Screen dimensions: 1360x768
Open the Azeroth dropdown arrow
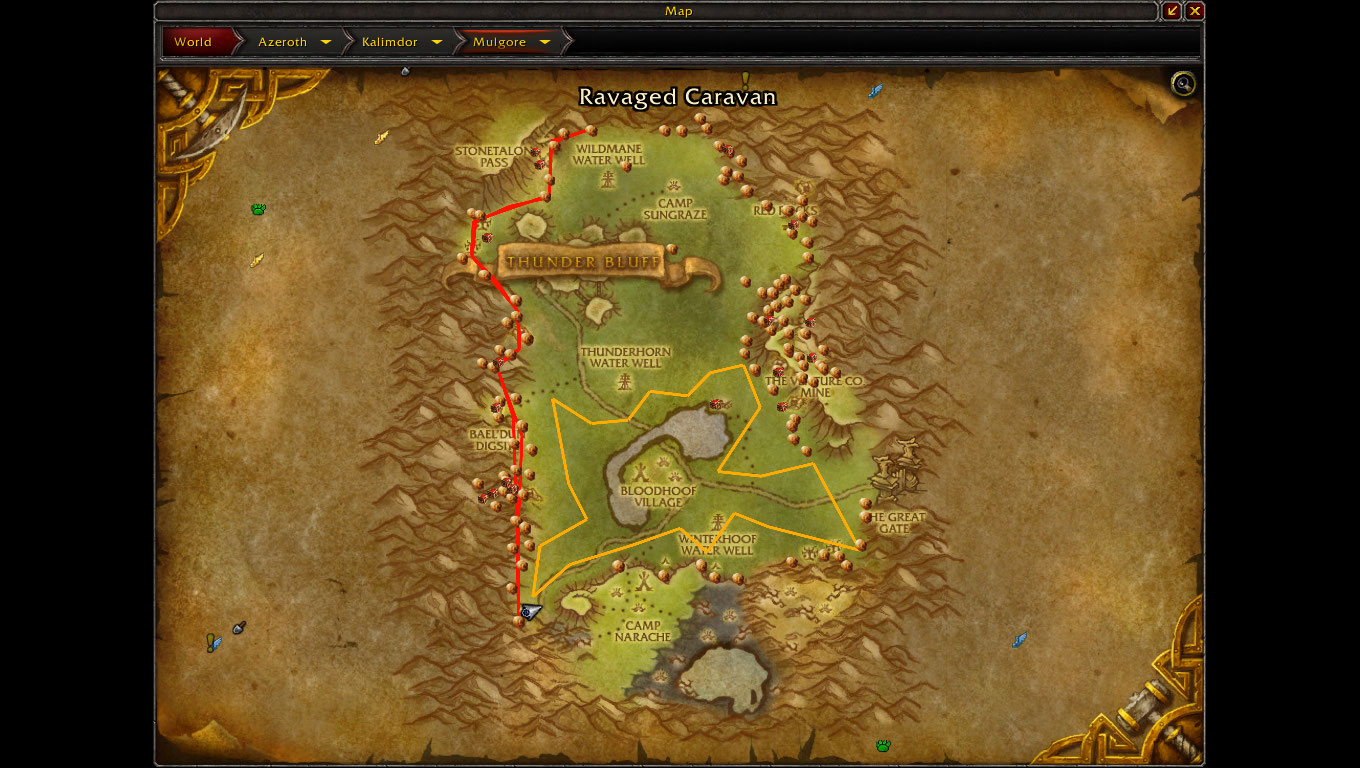click(x=326, y=42)
